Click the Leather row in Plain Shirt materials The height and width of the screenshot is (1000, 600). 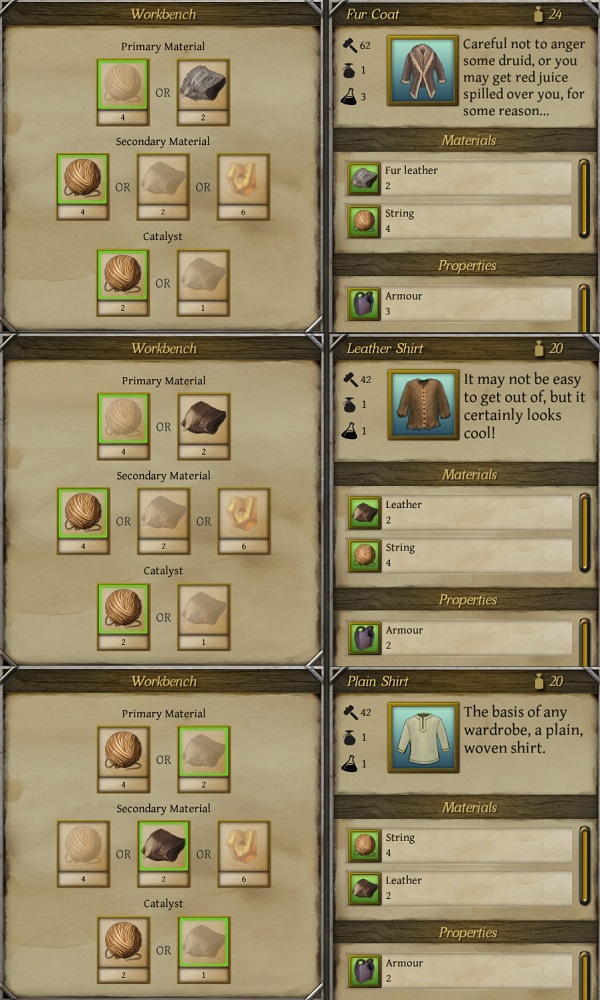pyautogui.click(x=460, y=888)
